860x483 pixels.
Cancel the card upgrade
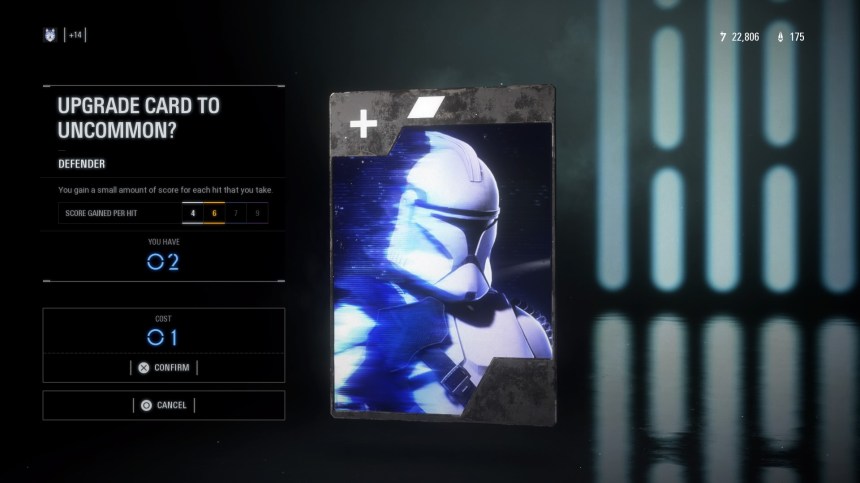point(164,405)
